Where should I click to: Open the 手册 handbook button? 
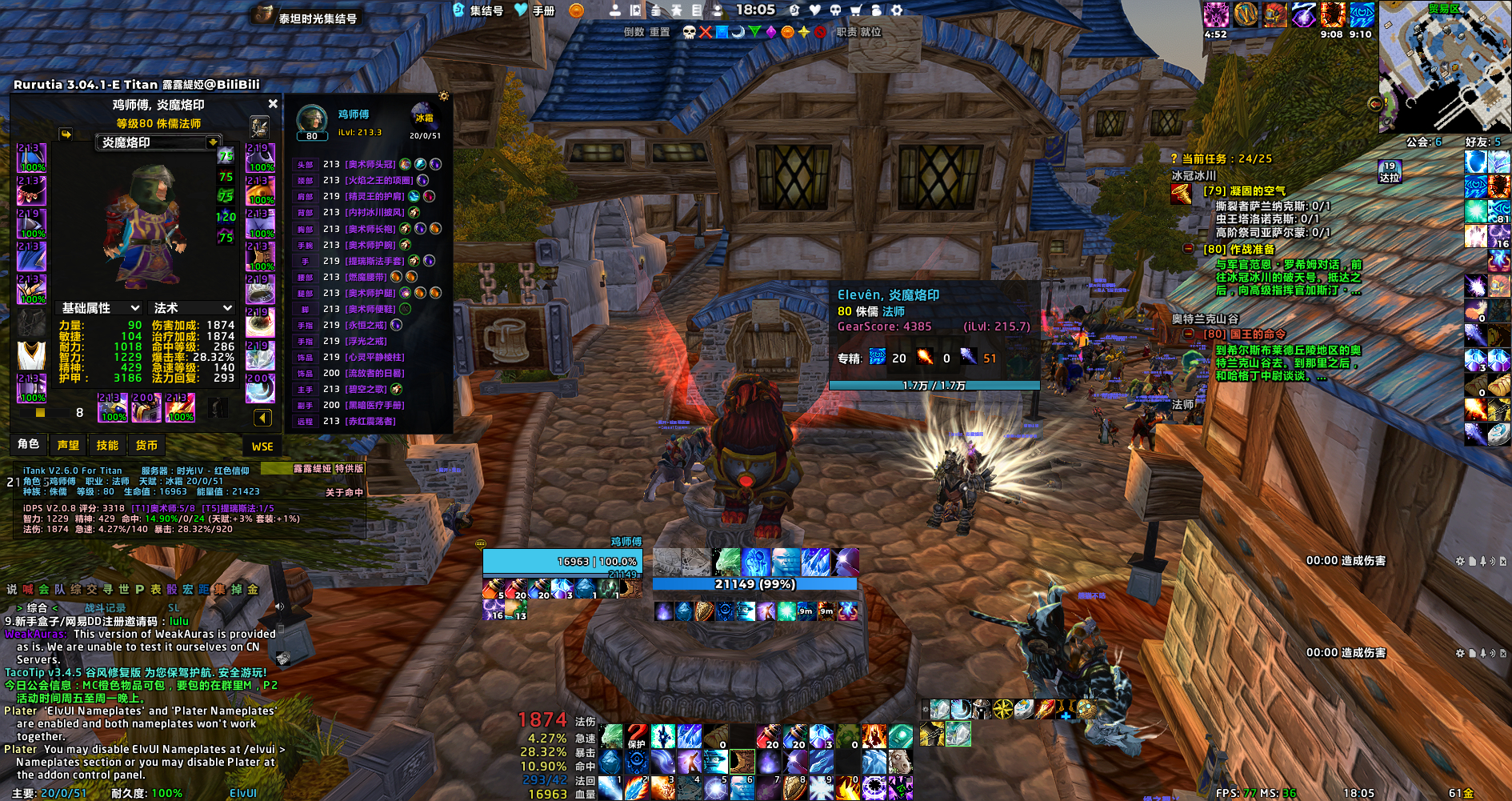(535, 10)
